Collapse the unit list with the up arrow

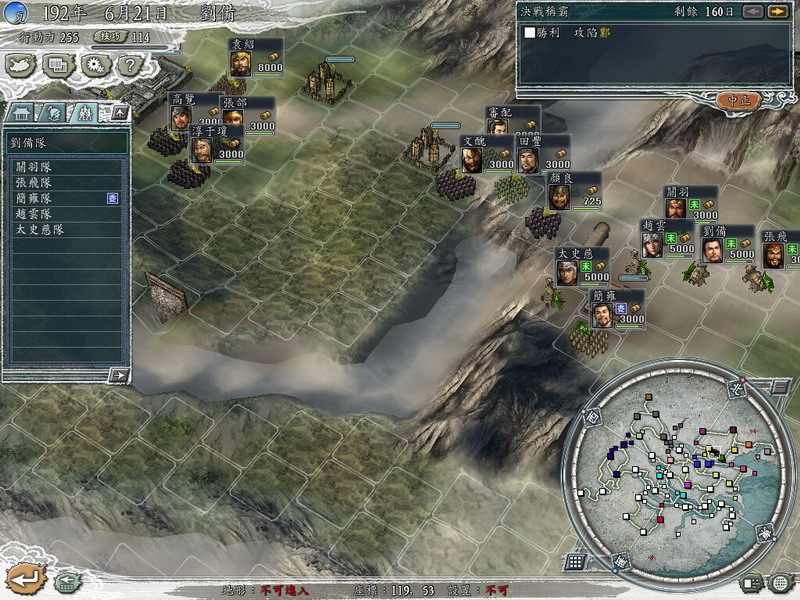119,112
